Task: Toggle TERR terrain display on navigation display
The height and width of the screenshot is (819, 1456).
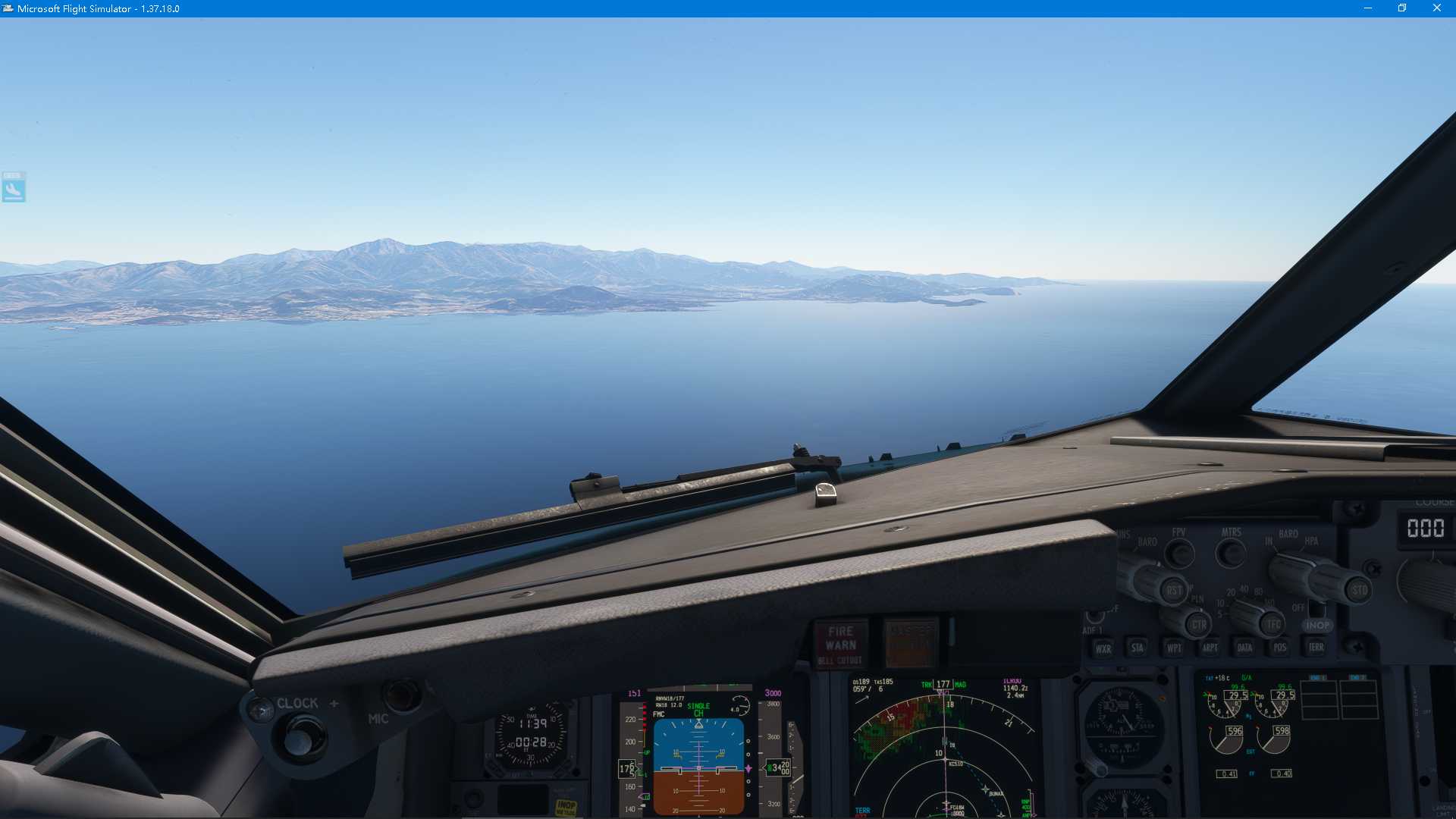Action: pyautogui.click(x=1316, y=648)
